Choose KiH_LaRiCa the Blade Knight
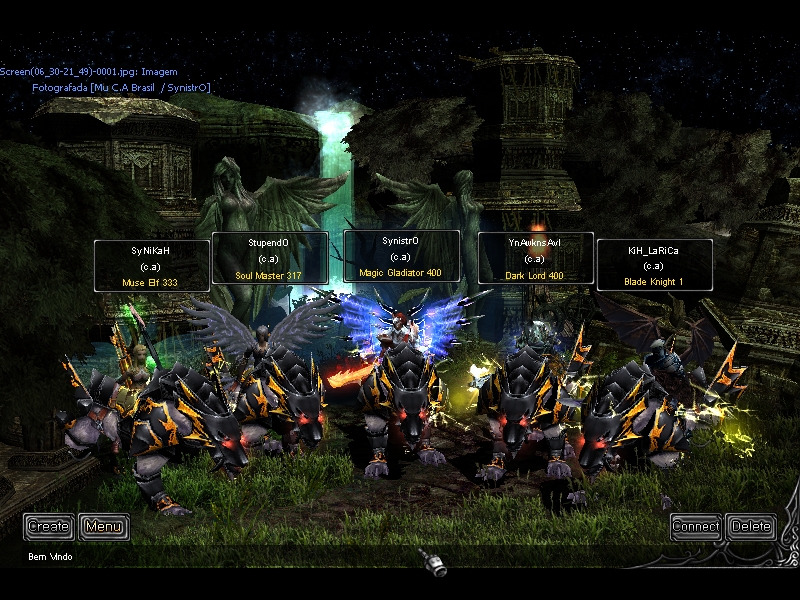The height and width of the screenshot is (600, 800). (654, 265)
